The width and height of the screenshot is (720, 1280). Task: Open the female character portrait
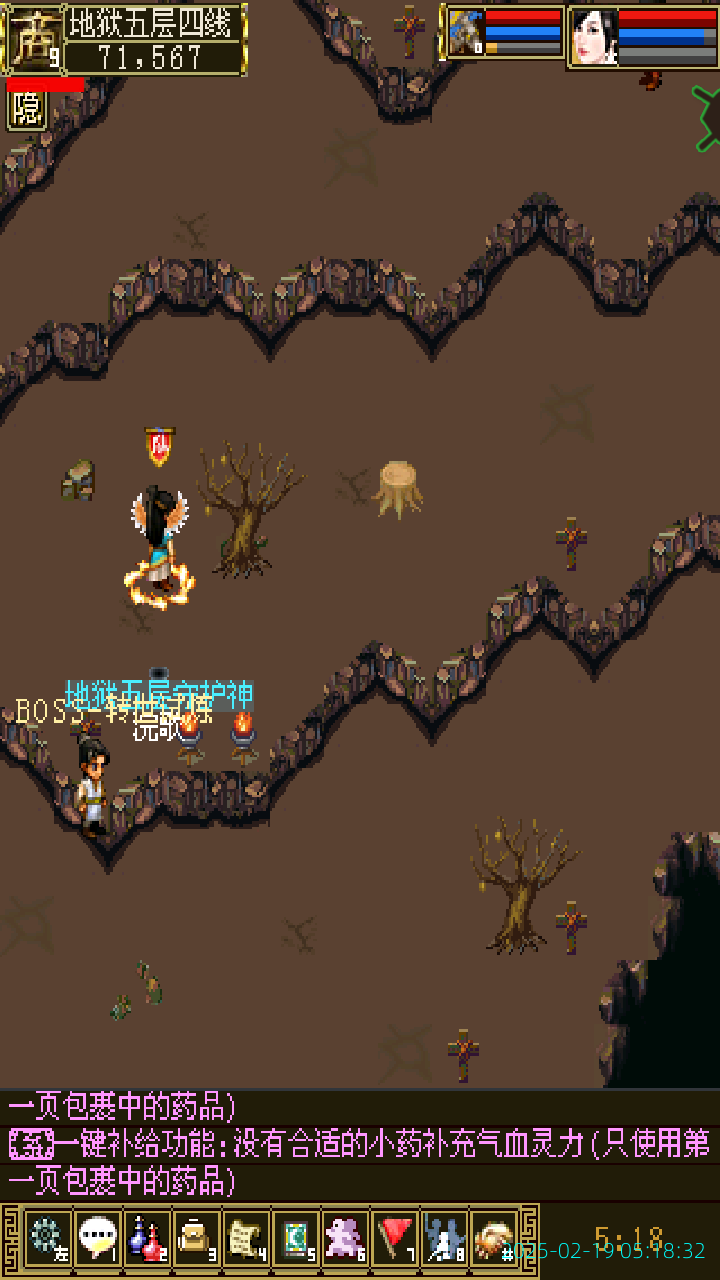tap(593, 36)
